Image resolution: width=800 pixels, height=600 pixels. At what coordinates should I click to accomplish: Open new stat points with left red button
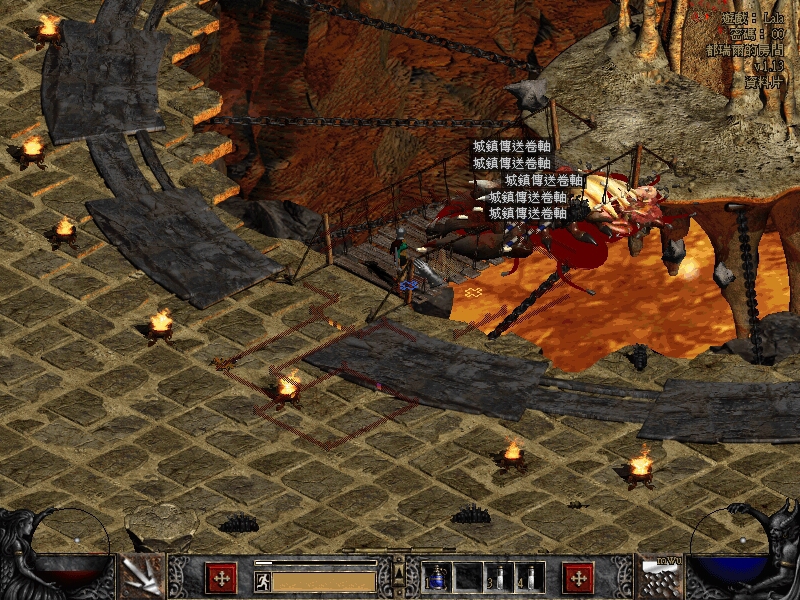point(221,577)
